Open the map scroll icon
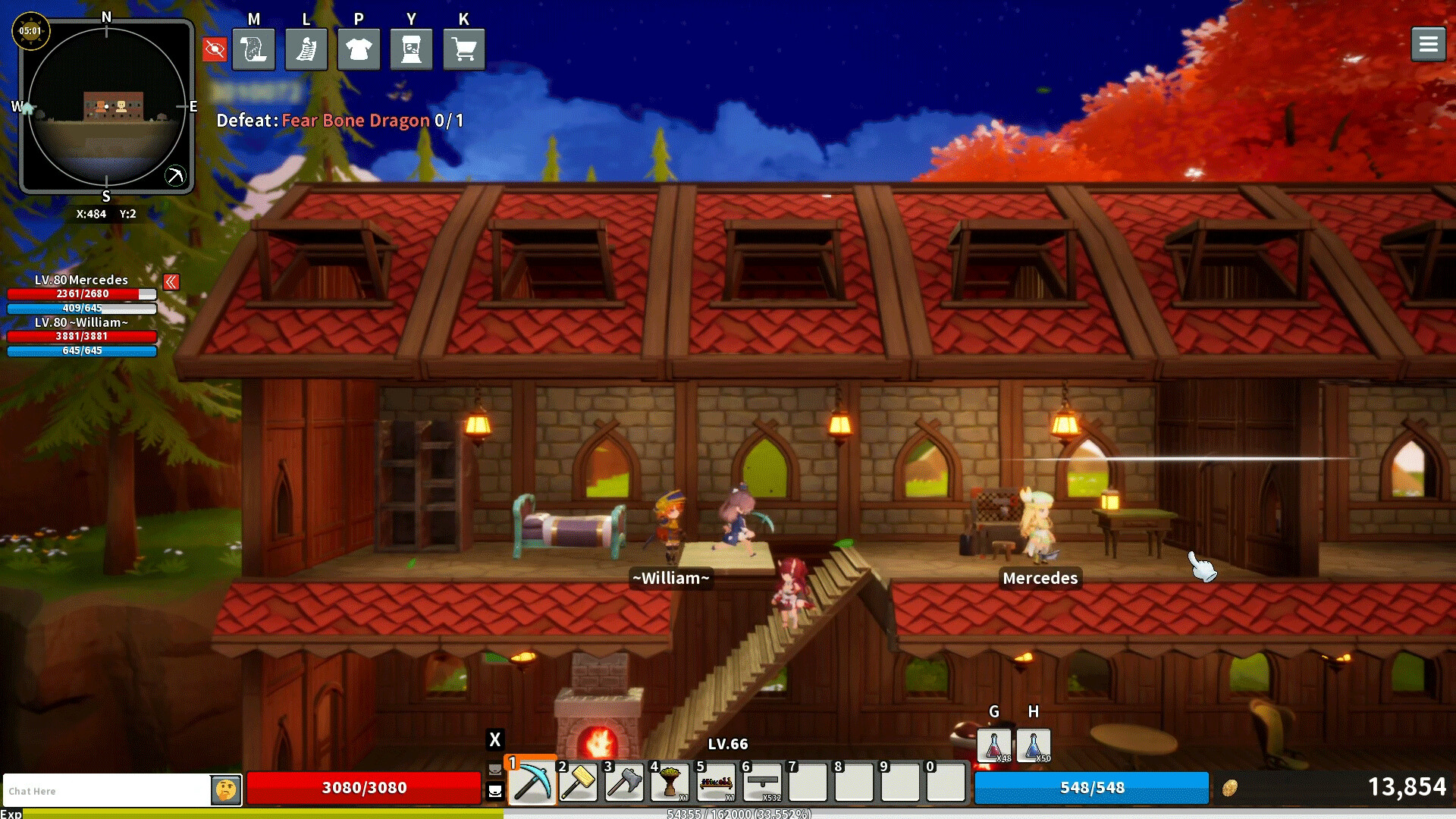This screenshot has height=819, width=1456. pos(253,50)
